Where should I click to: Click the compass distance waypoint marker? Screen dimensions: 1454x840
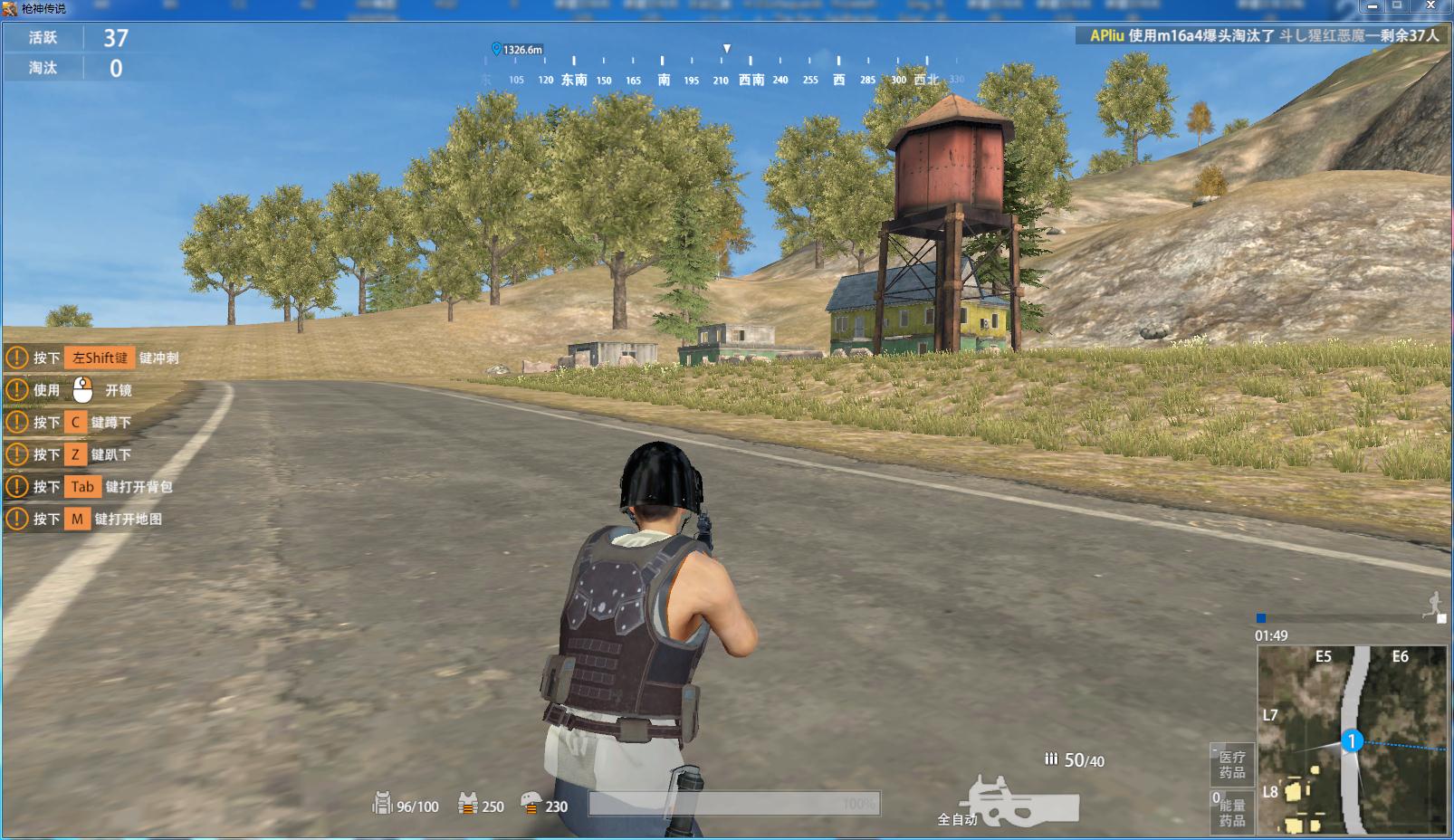pyautogui.click(x=496, y=50)
